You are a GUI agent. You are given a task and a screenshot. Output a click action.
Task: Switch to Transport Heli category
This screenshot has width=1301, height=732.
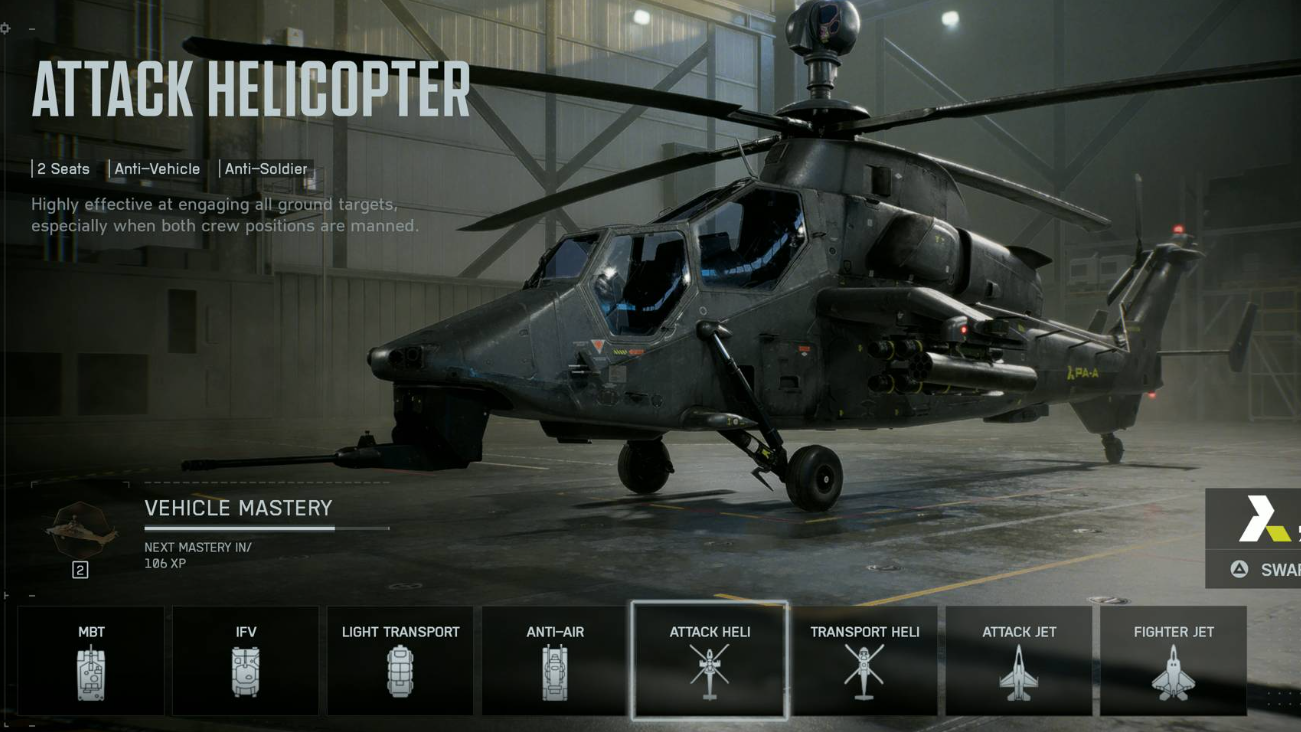pyautogui.click(x=864, y=660)
